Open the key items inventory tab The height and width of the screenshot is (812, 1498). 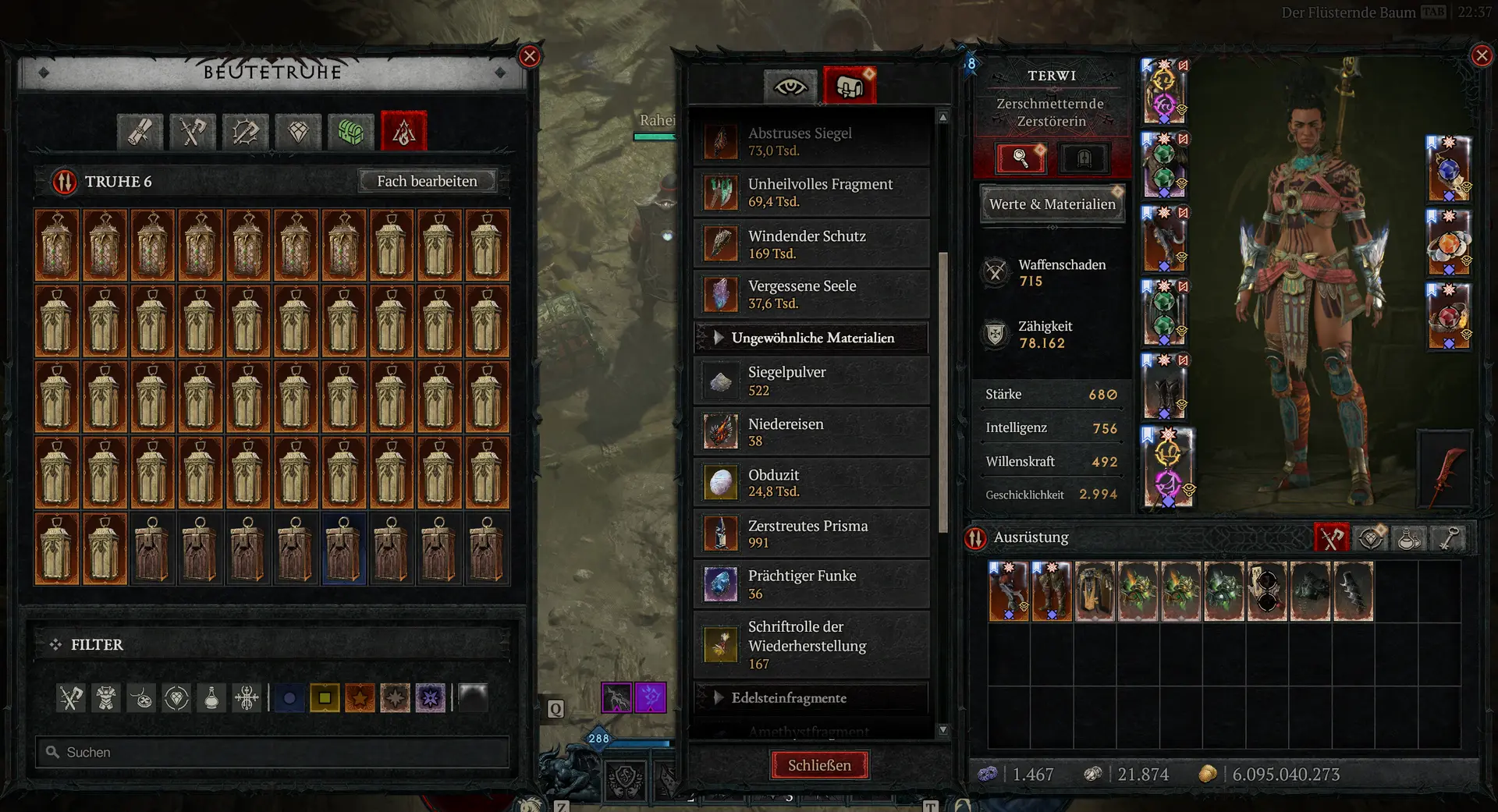pos(1449,537)
